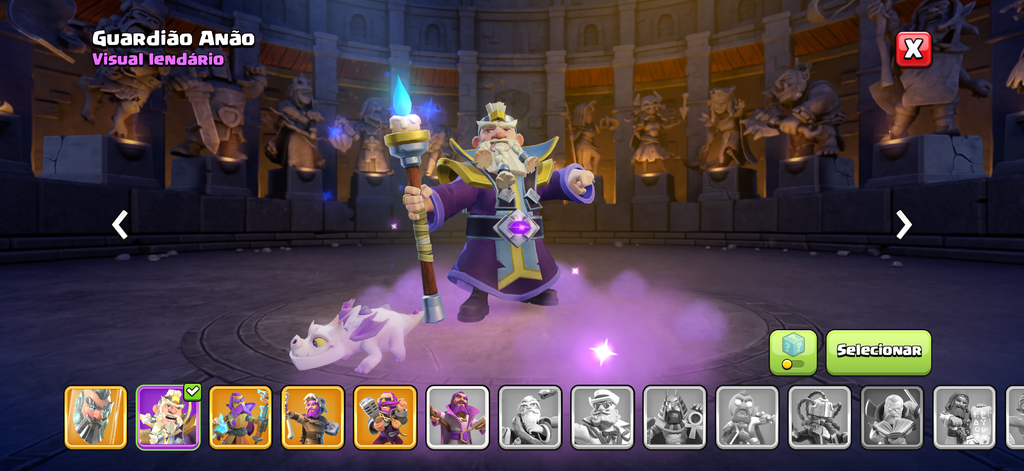Viewport: 1024px width, 471px height.
Task: Choose the checkmarked Guardião Anão skin thumbnail
Action: coord(168,417)
